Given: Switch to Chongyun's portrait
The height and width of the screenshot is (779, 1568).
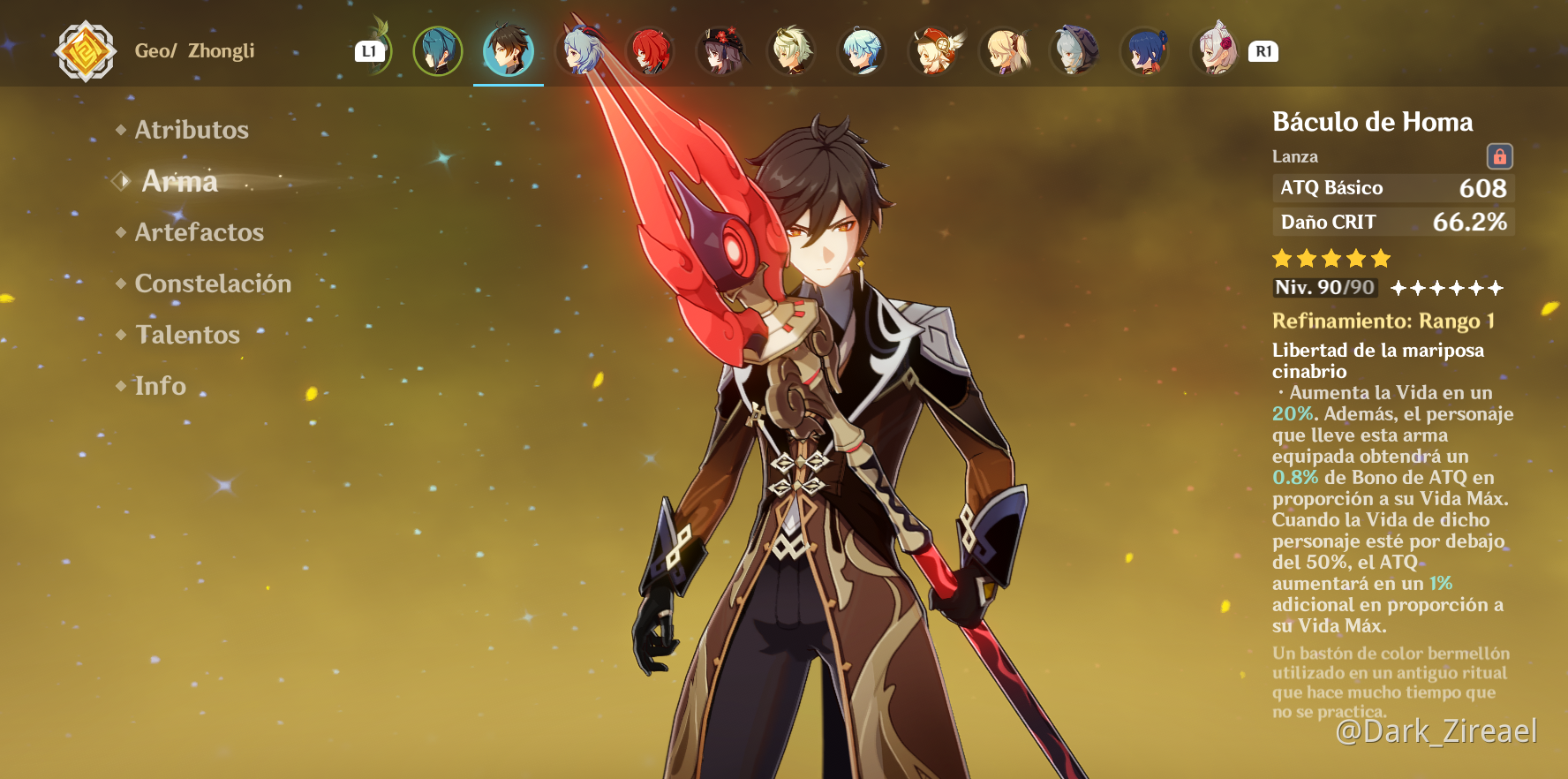Looking at the screenshot, I should (863, 51).
